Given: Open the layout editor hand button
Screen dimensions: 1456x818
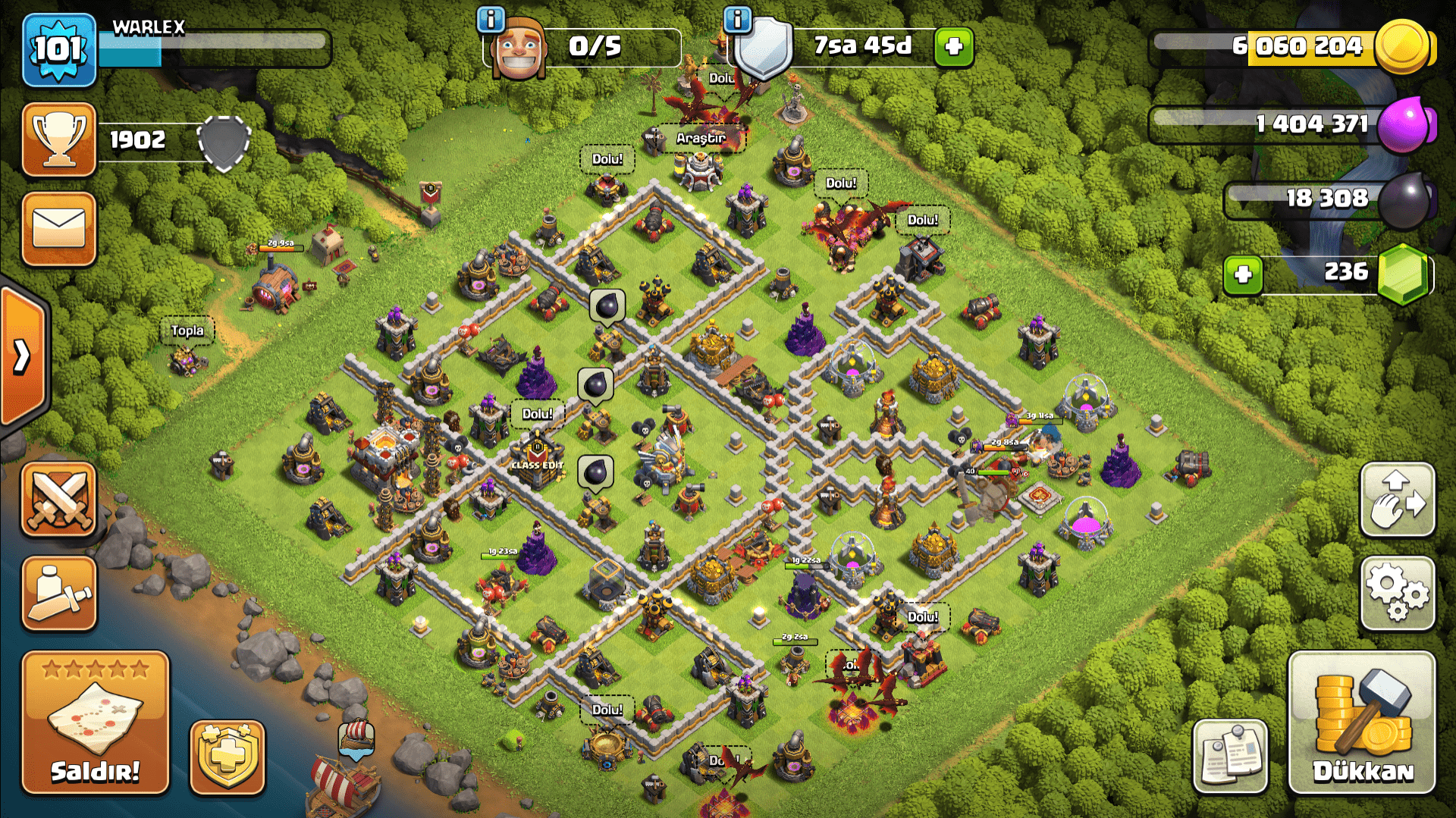Looking at the screenshot, I should [1398, 500].
